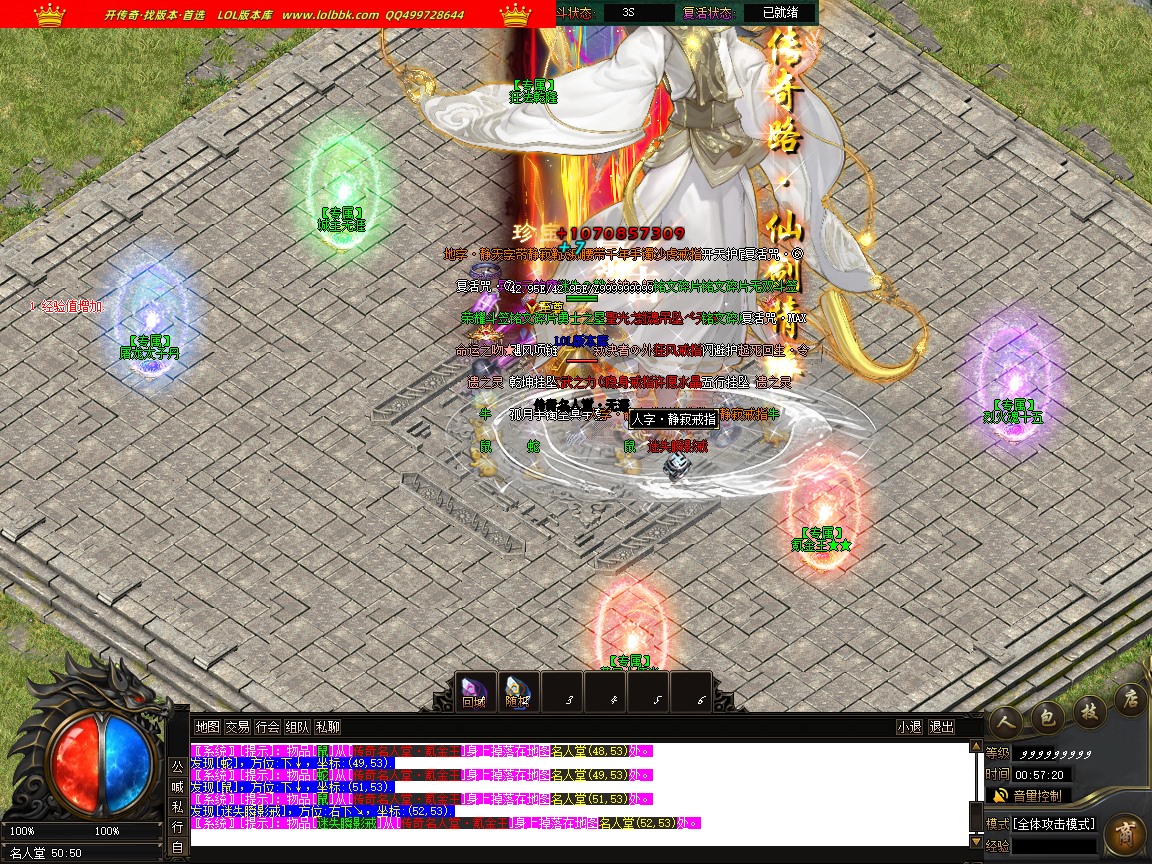Select the 公 public chat channel
This screenshot has width=1152, height=864.
click(x=177, y=767)
